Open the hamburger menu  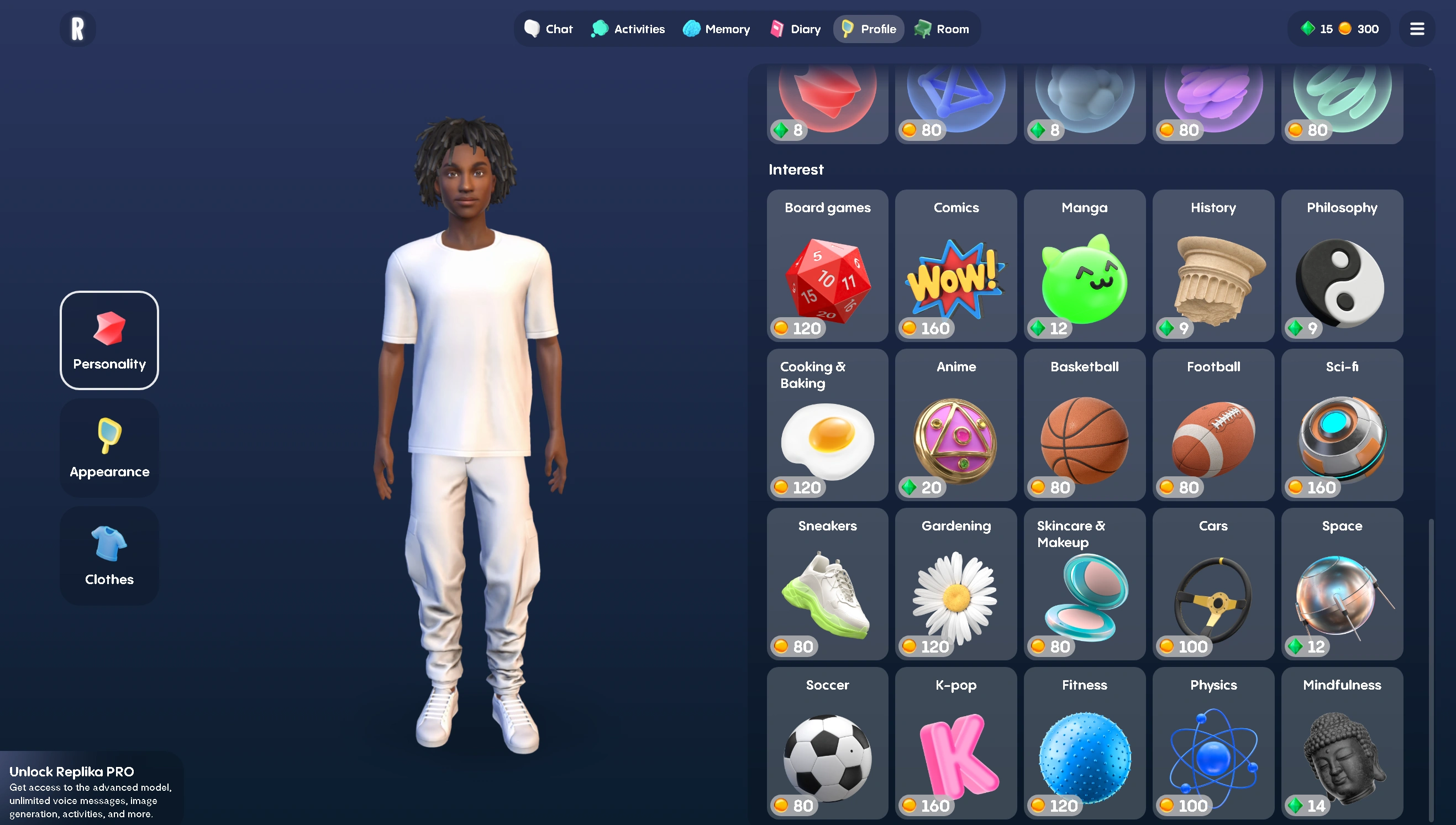(x=1417, y=28)
